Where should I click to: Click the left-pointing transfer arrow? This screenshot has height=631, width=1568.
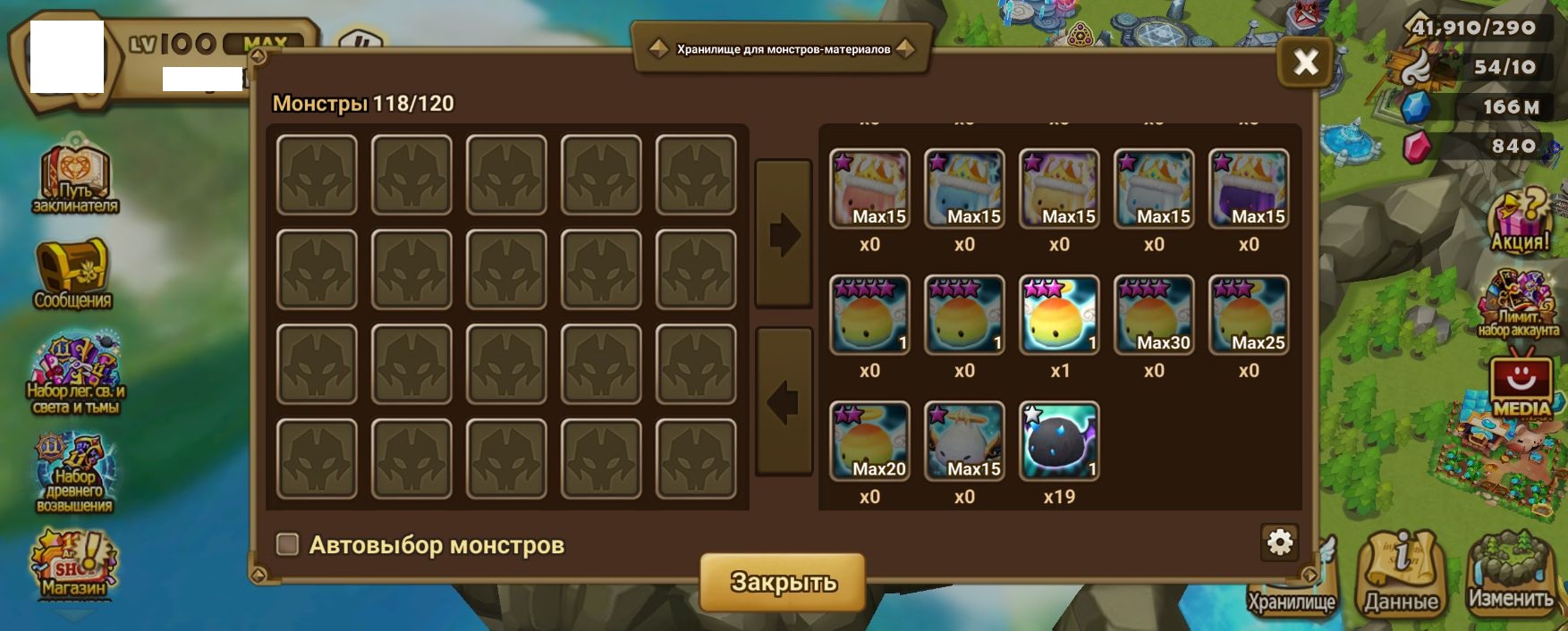(784, 402)
